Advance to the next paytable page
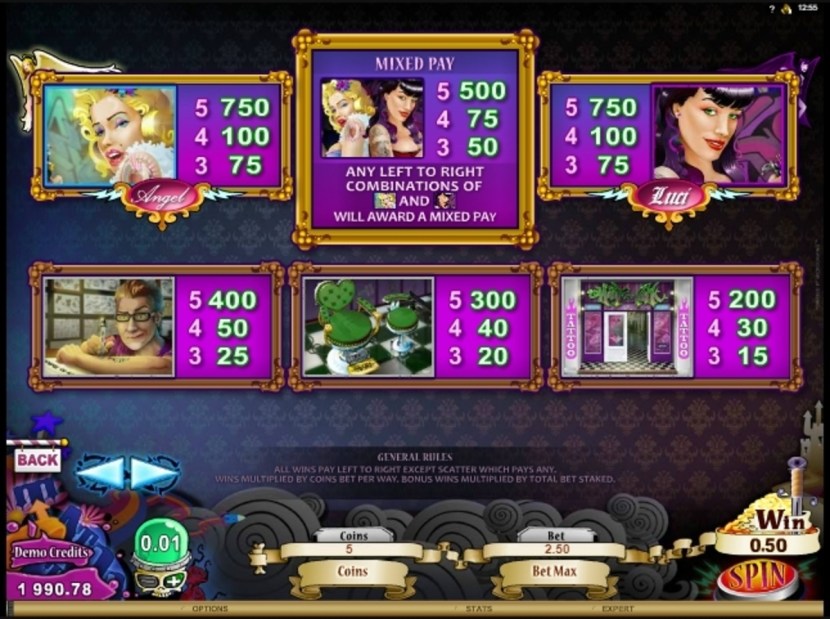The height and width of the screenshot is (619, 830). [155, 473]
